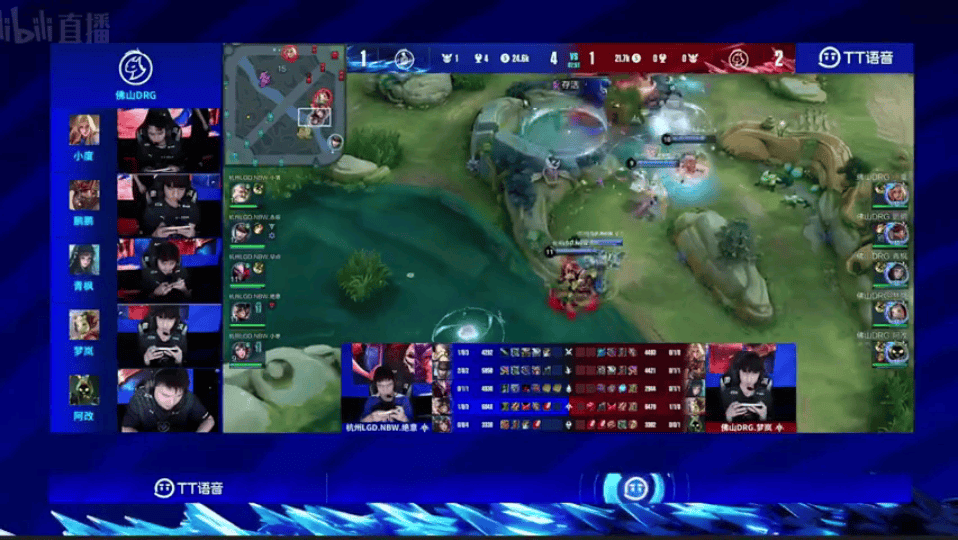Screen dimensions: 958x540
Task: Click the blue team logo on scoreboard
Action: (405, 58)
